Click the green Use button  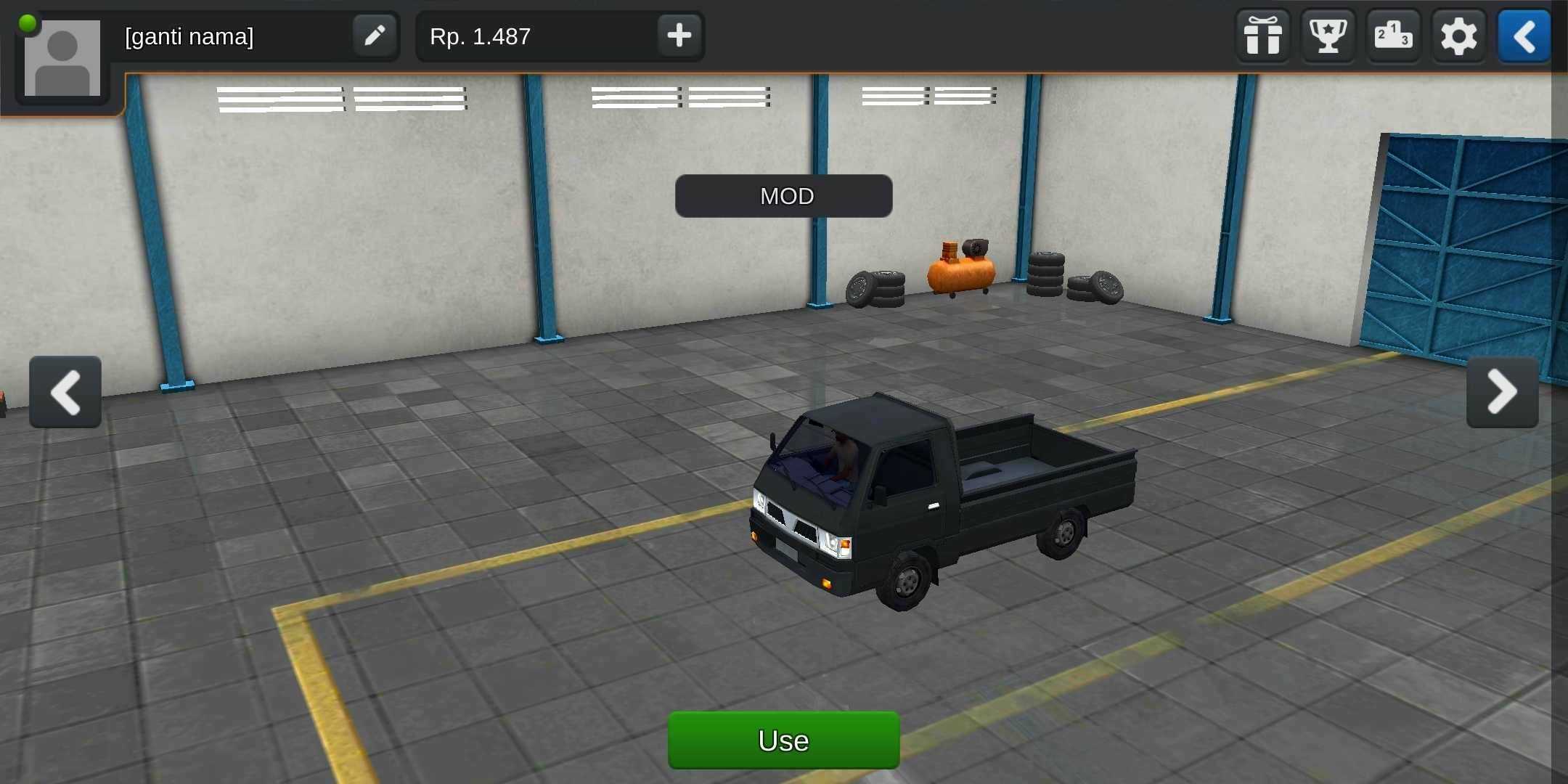(783, 740)
